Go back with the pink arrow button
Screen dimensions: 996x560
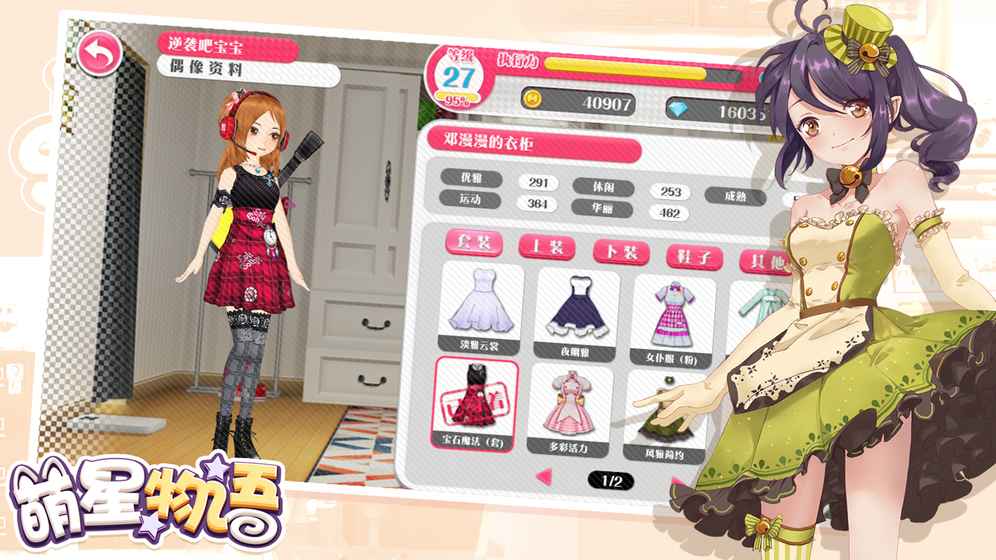[x=98, y=55]
